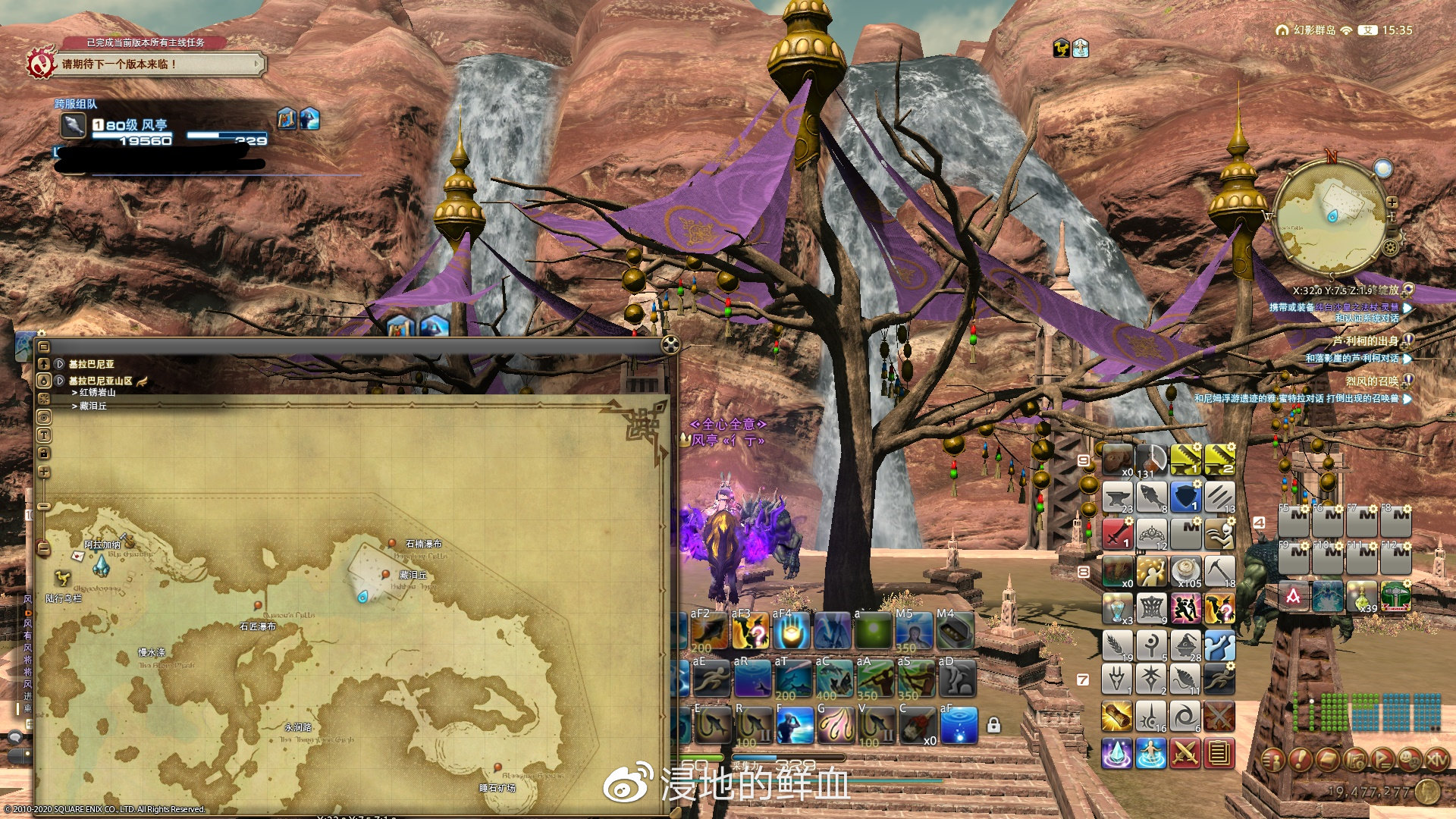Open the 基拉巴尼亚 region entry
The height and width of the screenshot is (819, 1456).
point(91,364)
